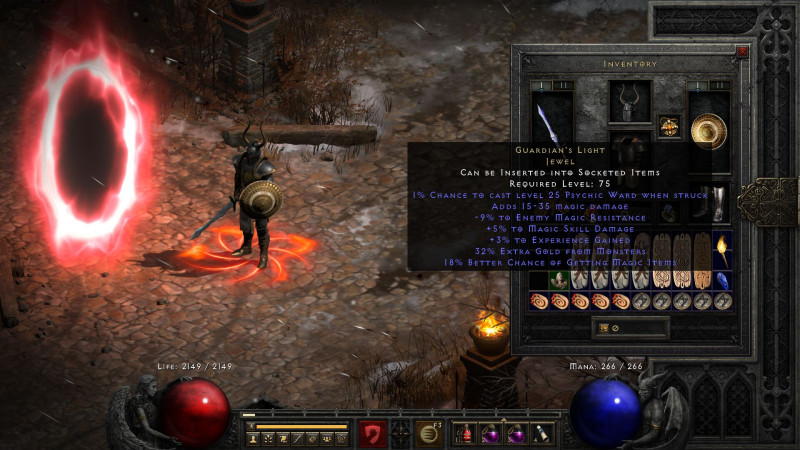Use the scroll in the belt slot
Image resolution: width=800 pixels, height=450 pixels.
click(x=540, y=433)
